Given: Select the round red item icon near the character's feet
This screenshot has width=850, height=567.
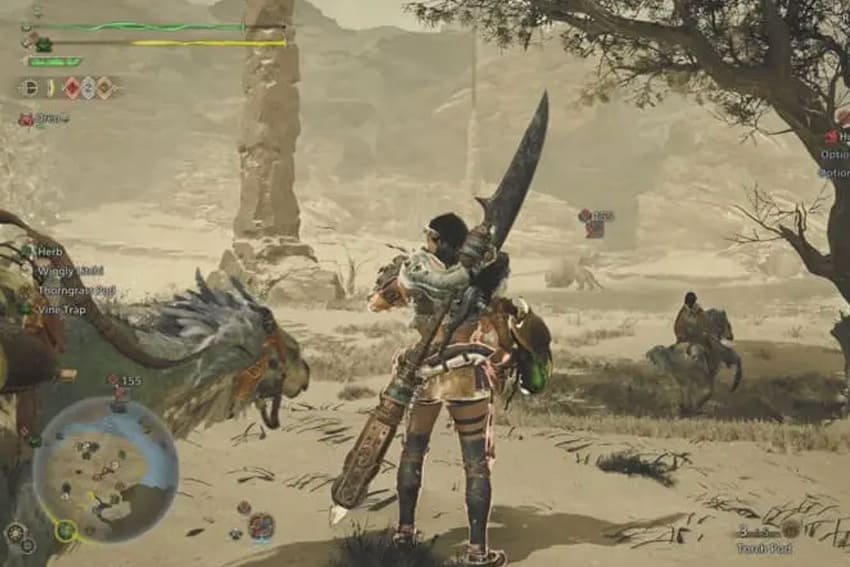Looking at the screenshot, I should [x=261, y=525].
